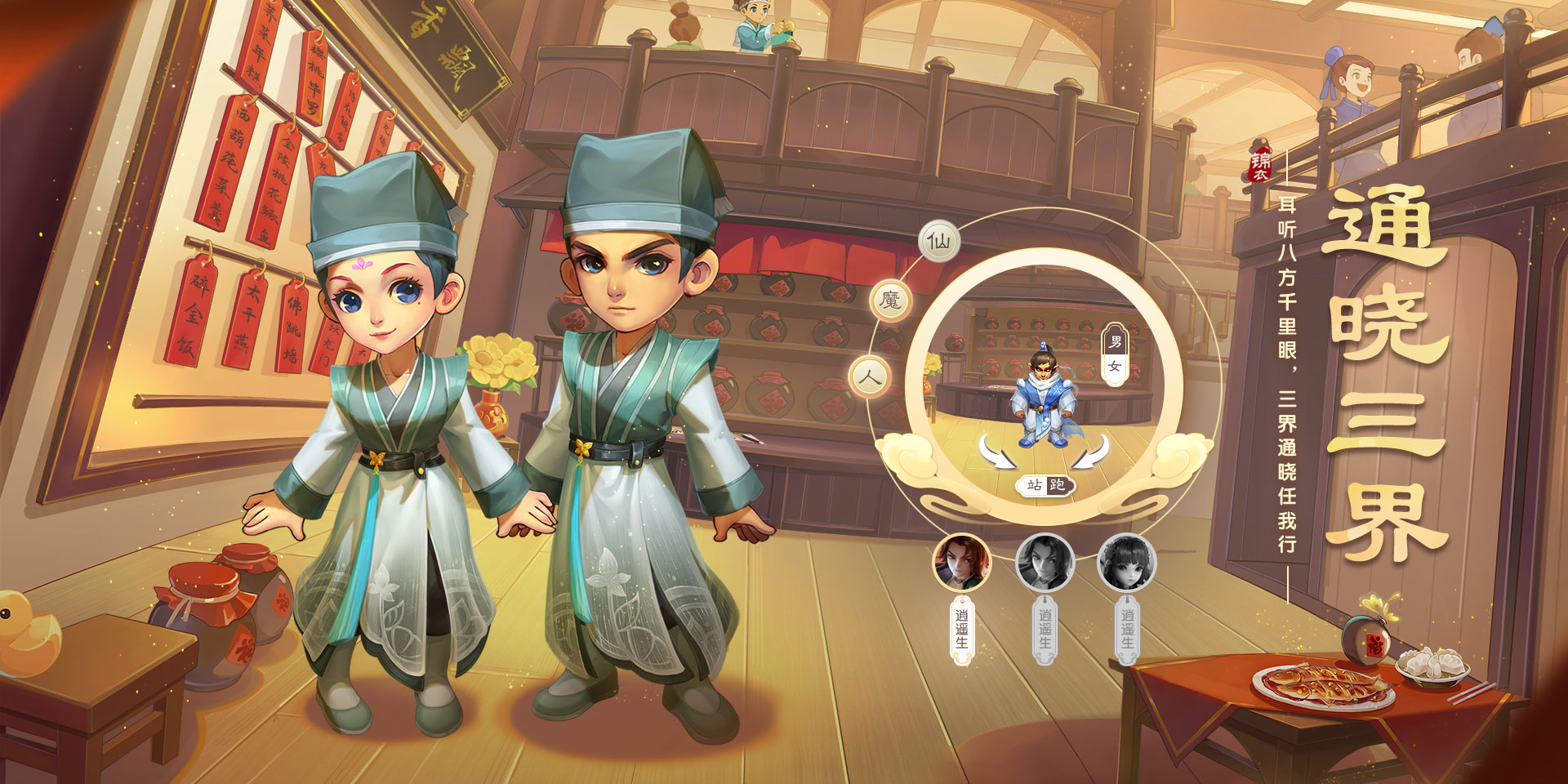Switch to the 人 (human) race button
Viewport: 1568px width, 784px height.
pyautogui.click(x=869, y=377)
